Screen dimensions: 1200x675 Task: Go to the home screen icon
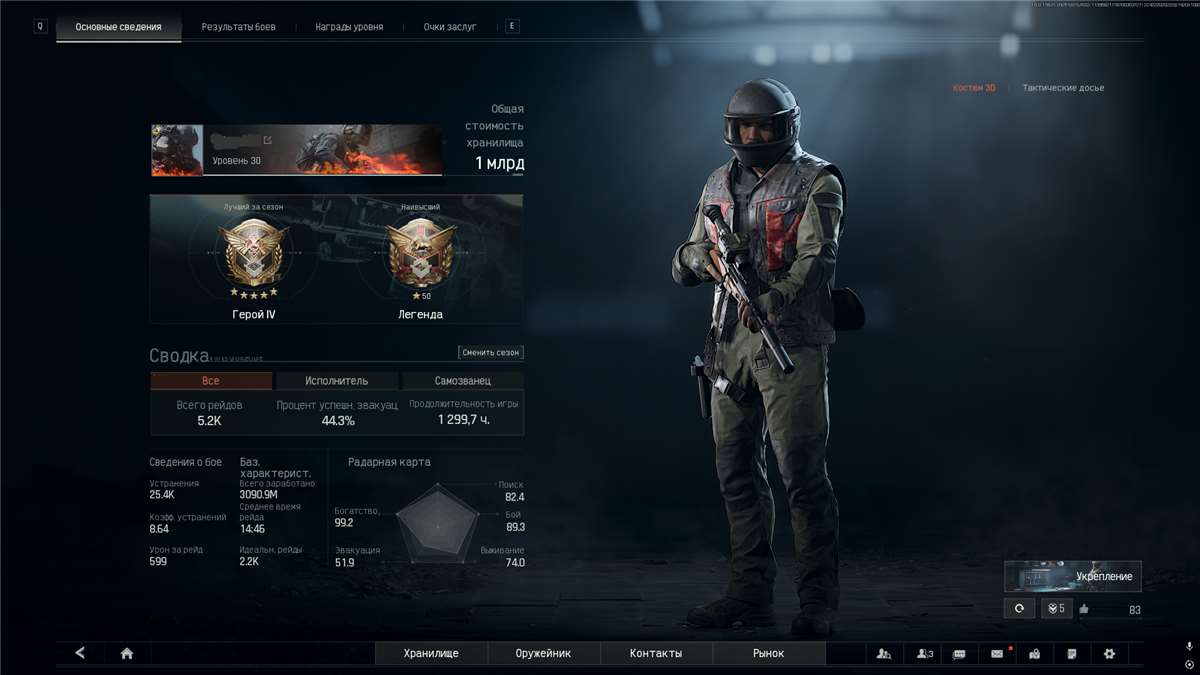[127, 653]
